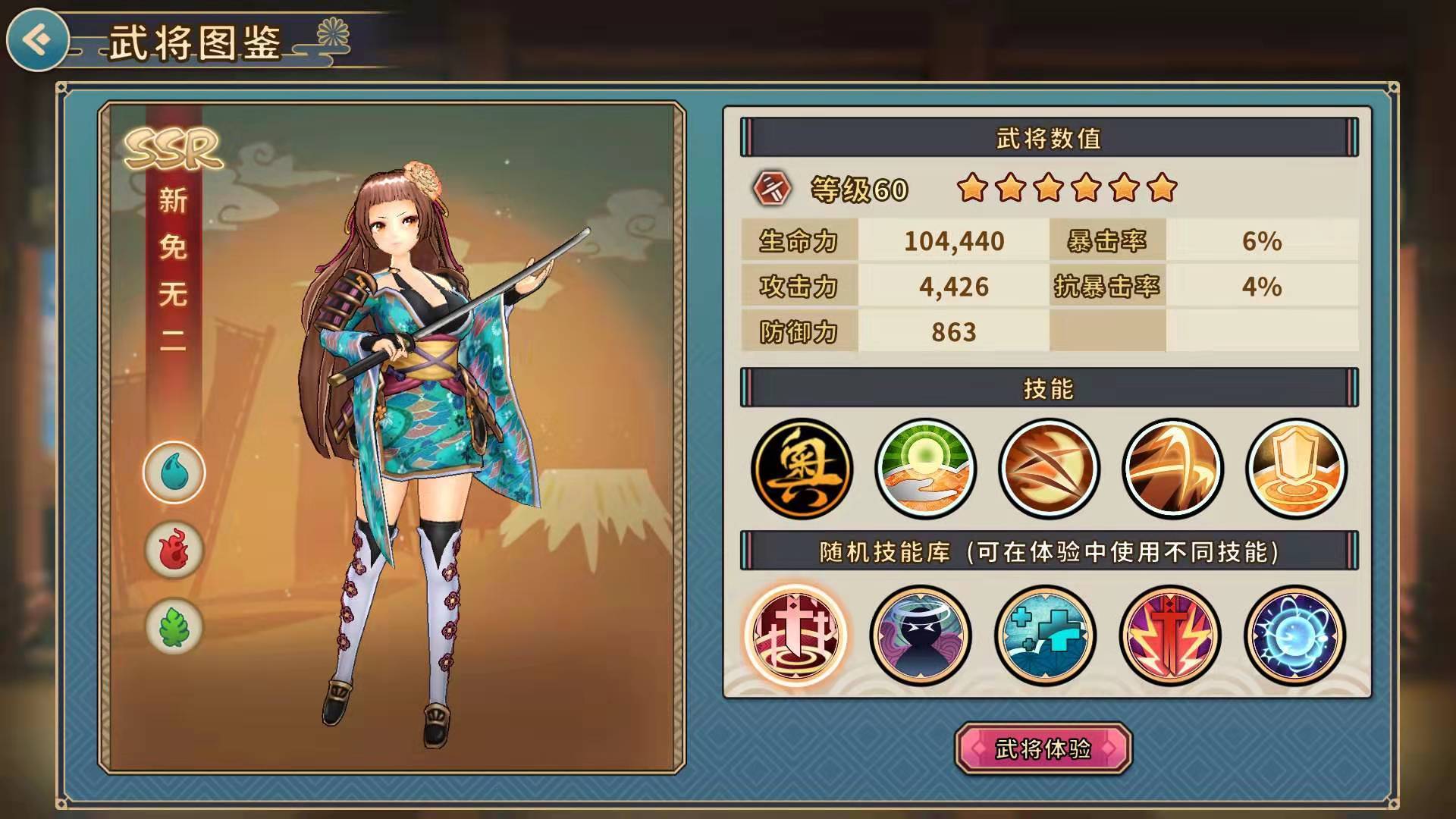
Task: Choose the red lightning sword skill
Action: (1170, 635)
